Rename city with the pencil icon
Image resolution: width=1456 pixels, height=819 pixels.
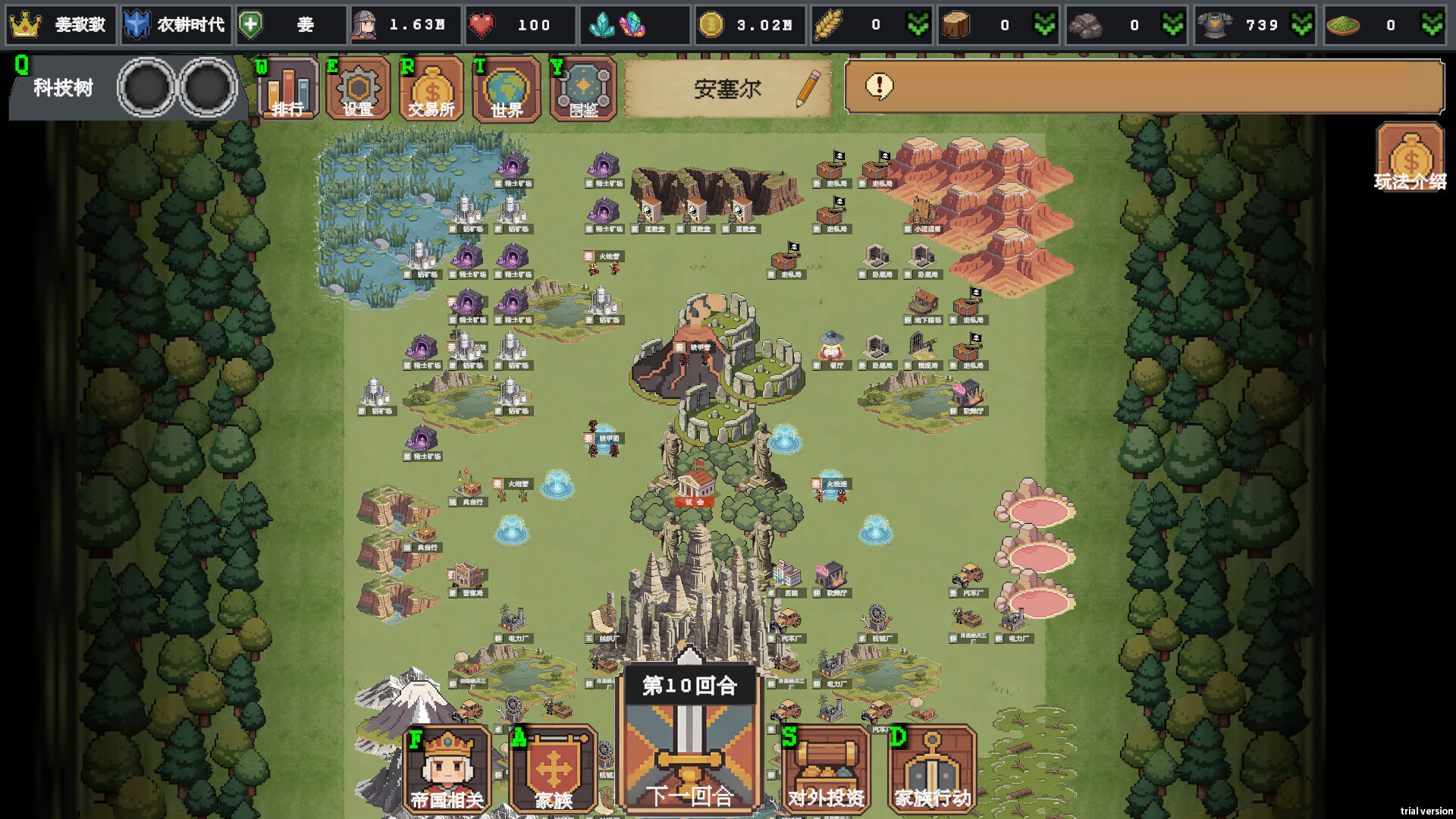[808, 88]
